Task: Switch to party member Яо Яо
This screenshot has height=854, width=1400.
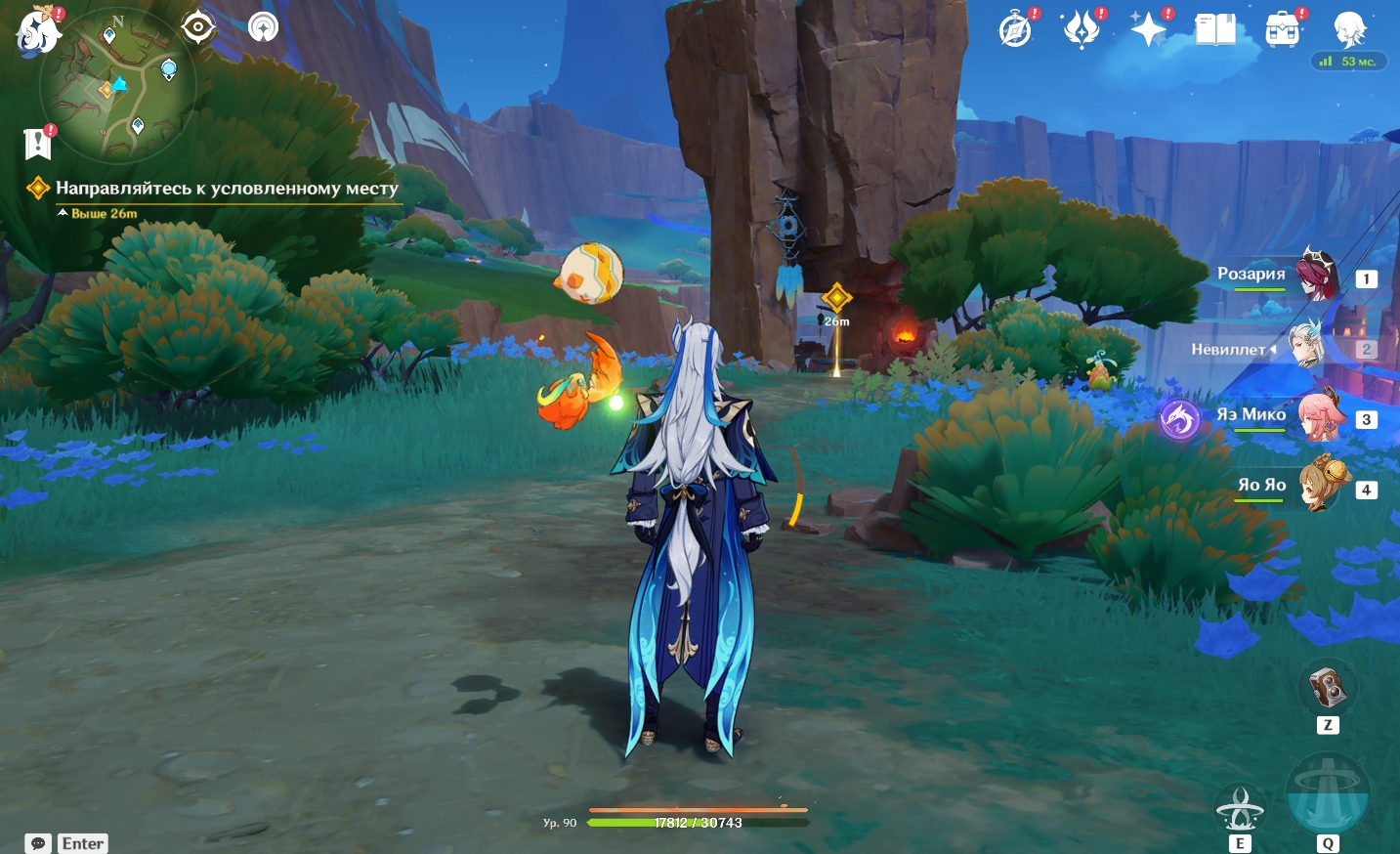Action: (x=1320, y=487)
